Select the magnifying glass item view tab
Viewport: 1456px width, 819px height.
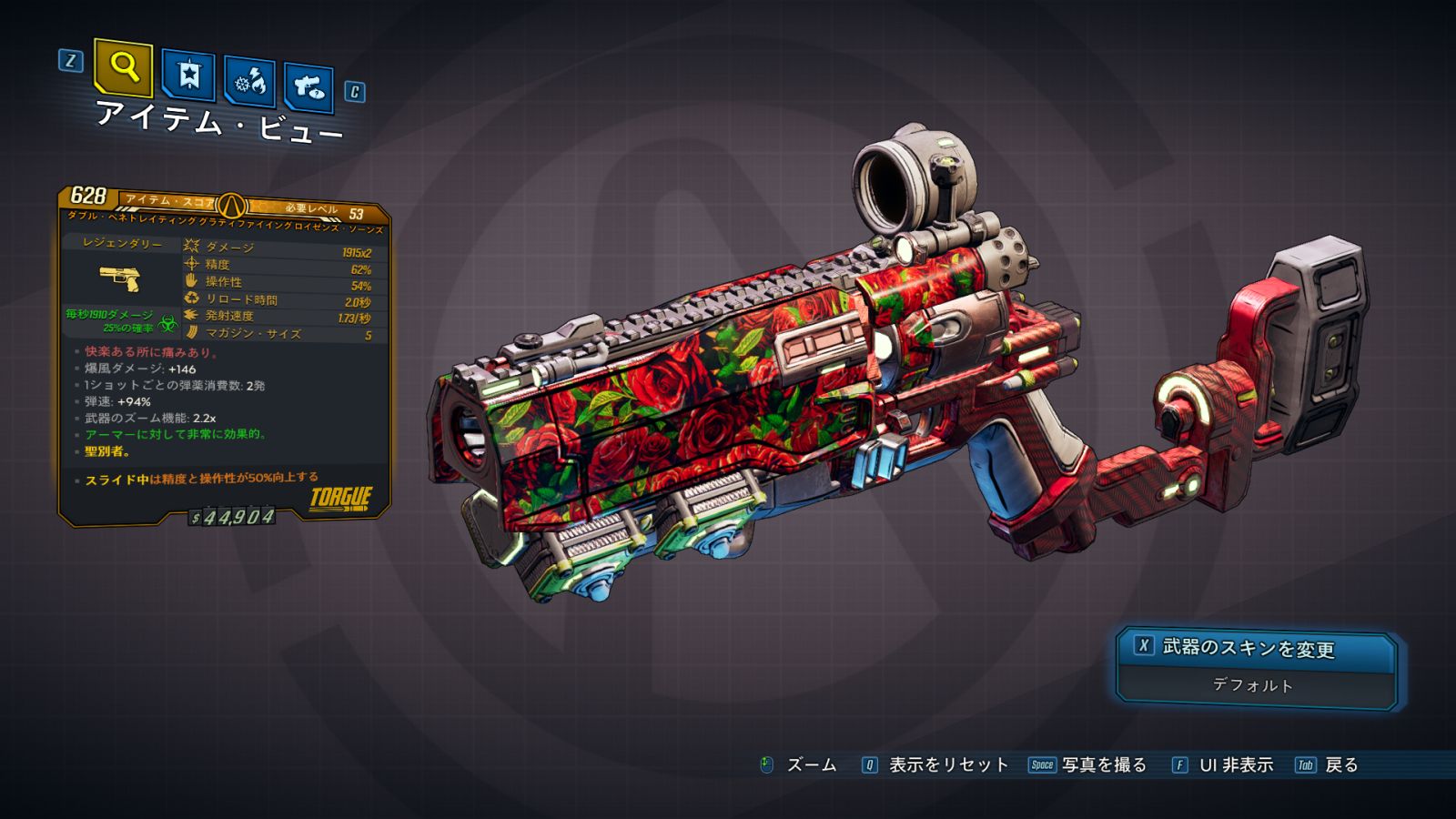tap(123, 67)
